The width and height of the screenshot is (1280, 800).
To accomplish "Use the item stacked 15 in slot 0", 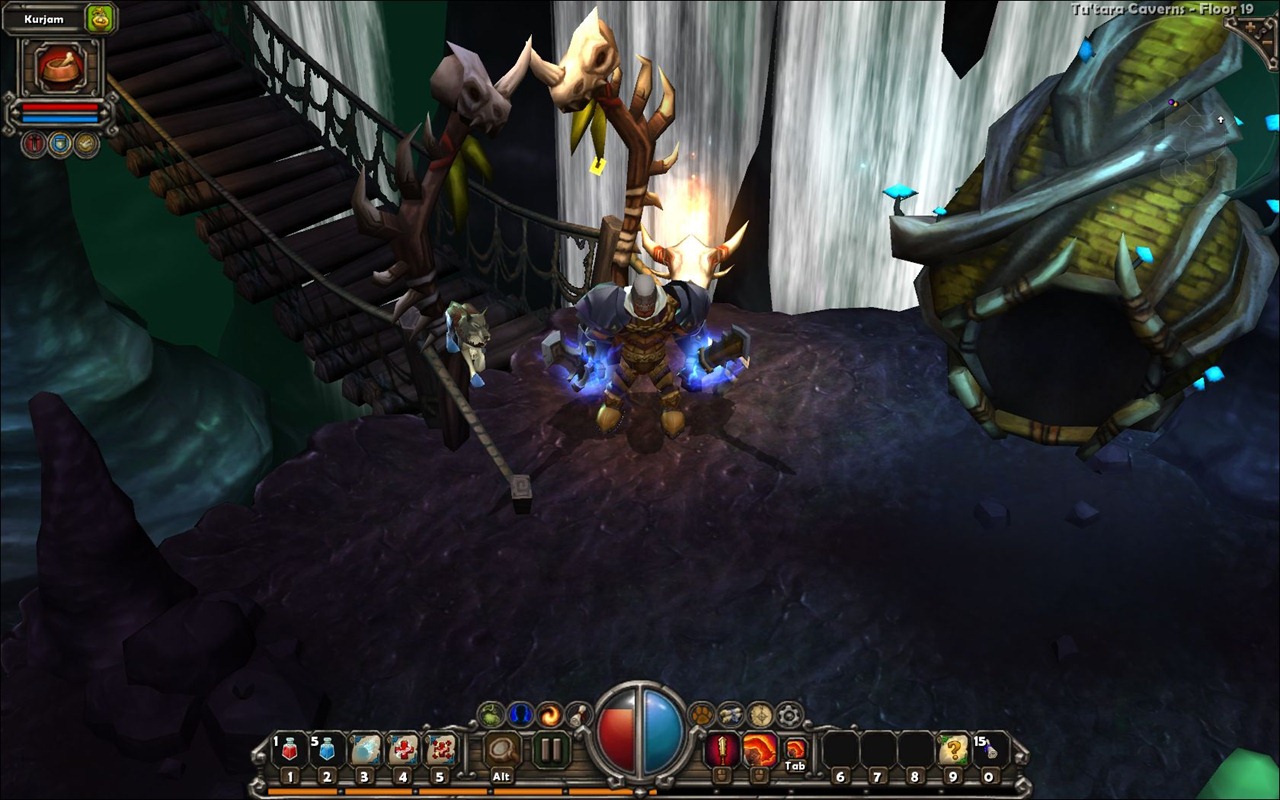I will click(x=990, y=749).
